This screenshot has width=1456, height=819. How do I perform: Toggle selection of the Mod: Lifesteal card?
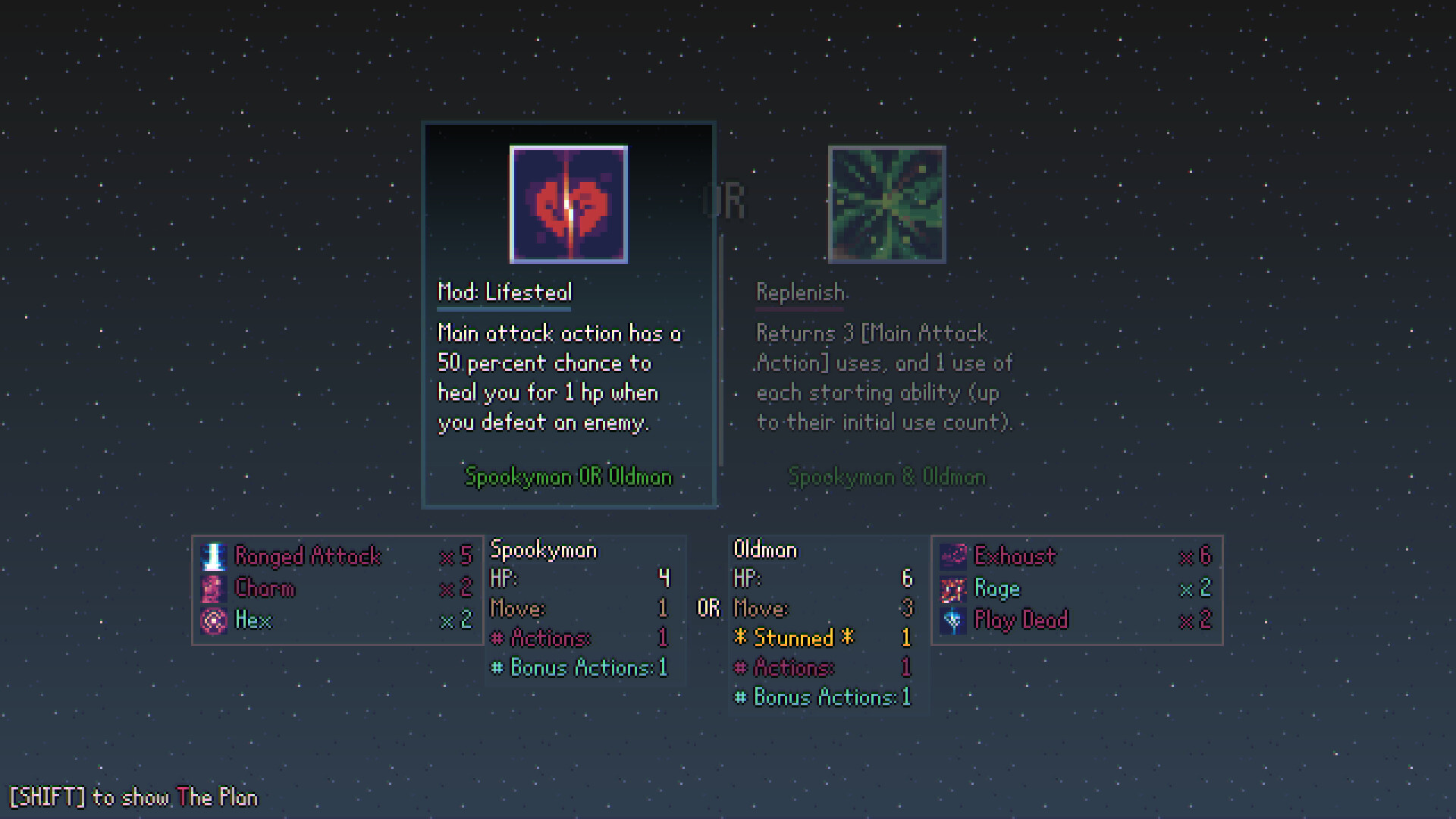click(x=568, y=315)
